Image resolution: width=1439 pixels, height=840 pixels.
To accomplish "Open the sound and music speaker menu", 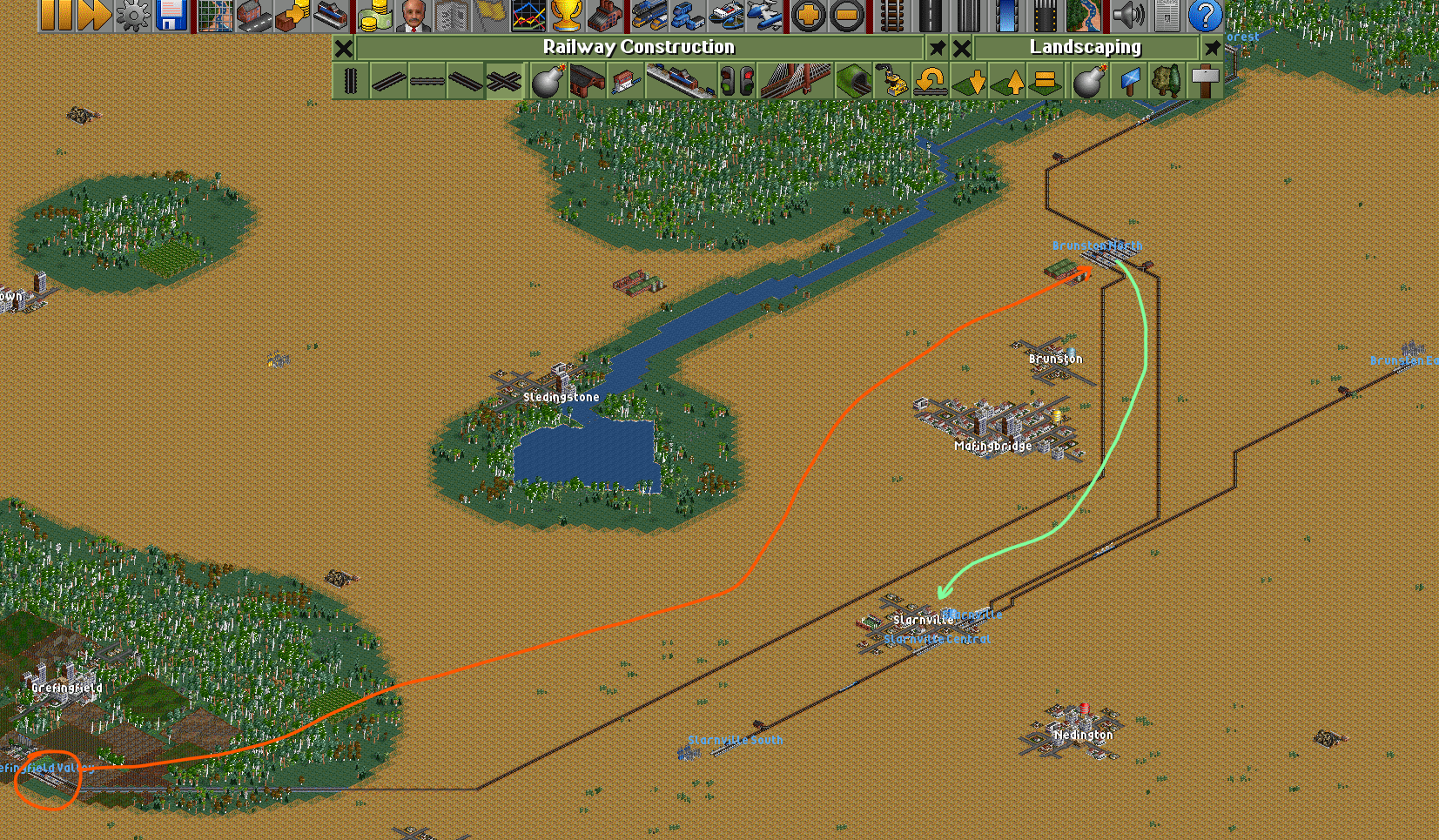I will pos(1128,15).
